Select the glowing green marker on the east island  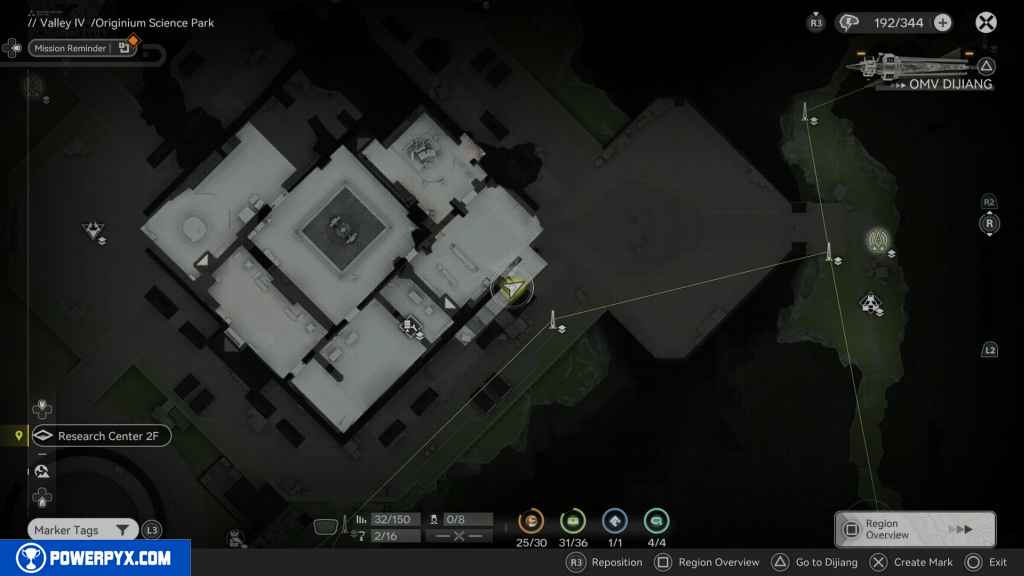(879, 239)
